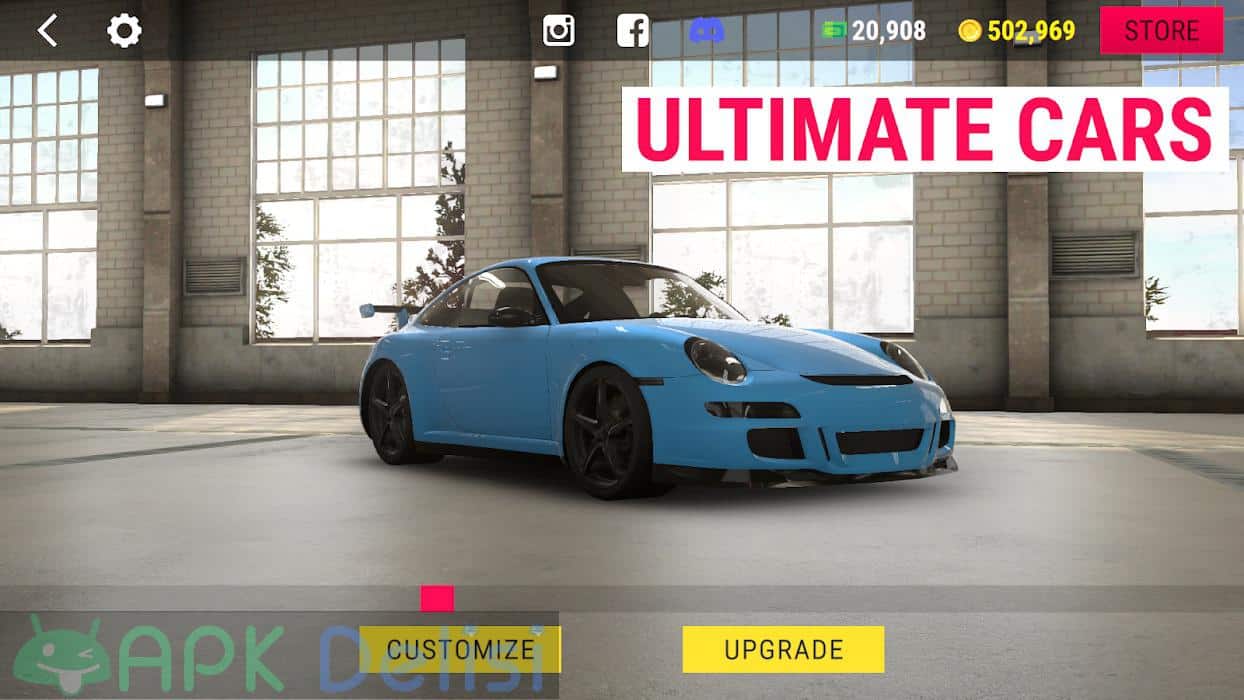1244x700 pixels.
Task: Select the yellow UPGRADE button
Action: coord(783,649)
